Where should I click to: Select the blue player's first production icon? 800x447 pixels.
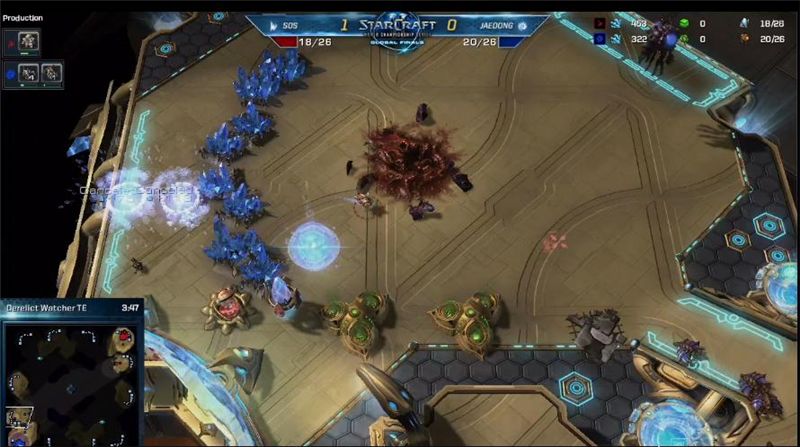tap(29, 71)
